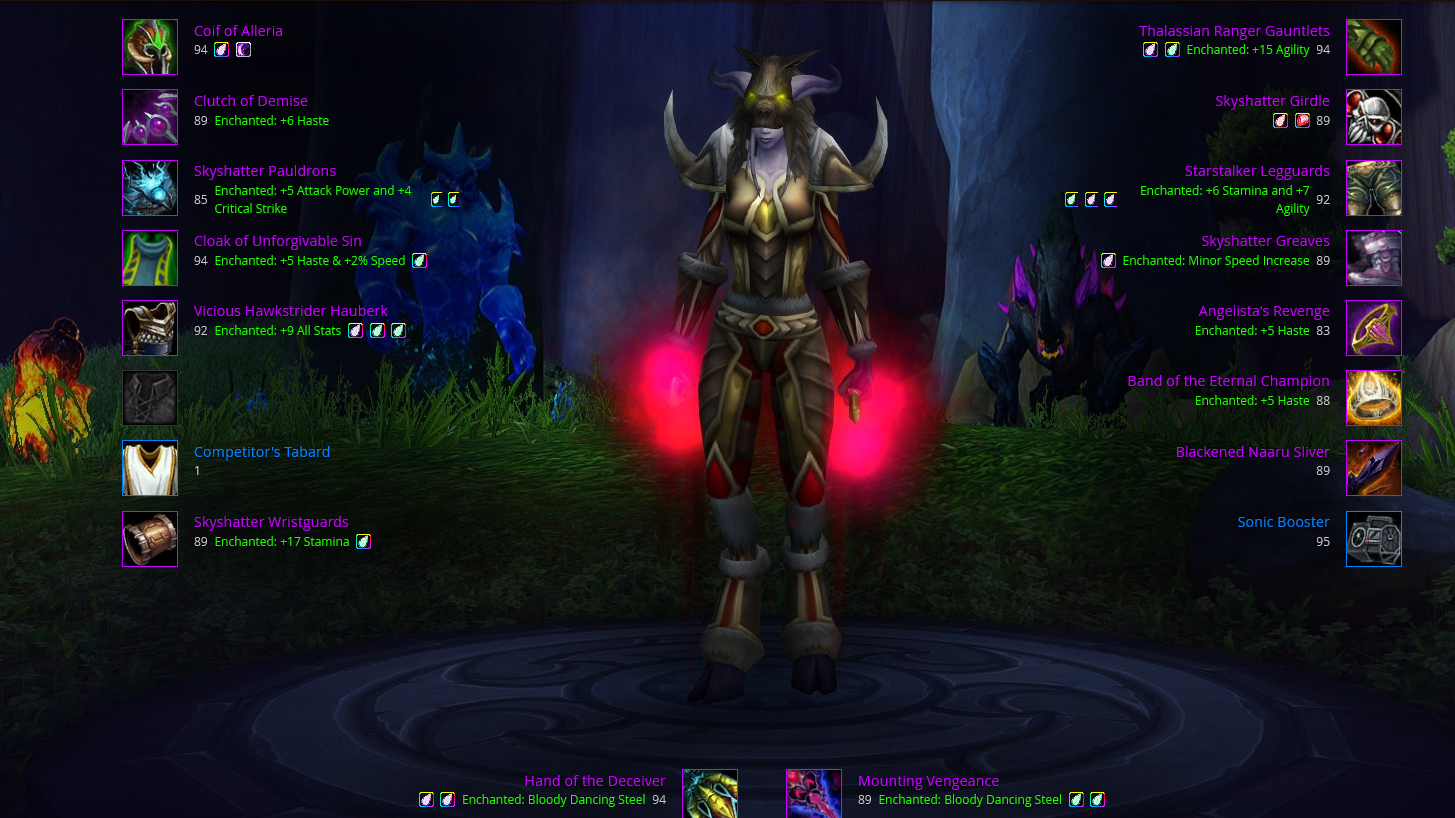The width and height of the screenshot is (1455, 818).
Task: Select the Hand of the Deceiver weapon icon
Action: (x=710, y=793)
